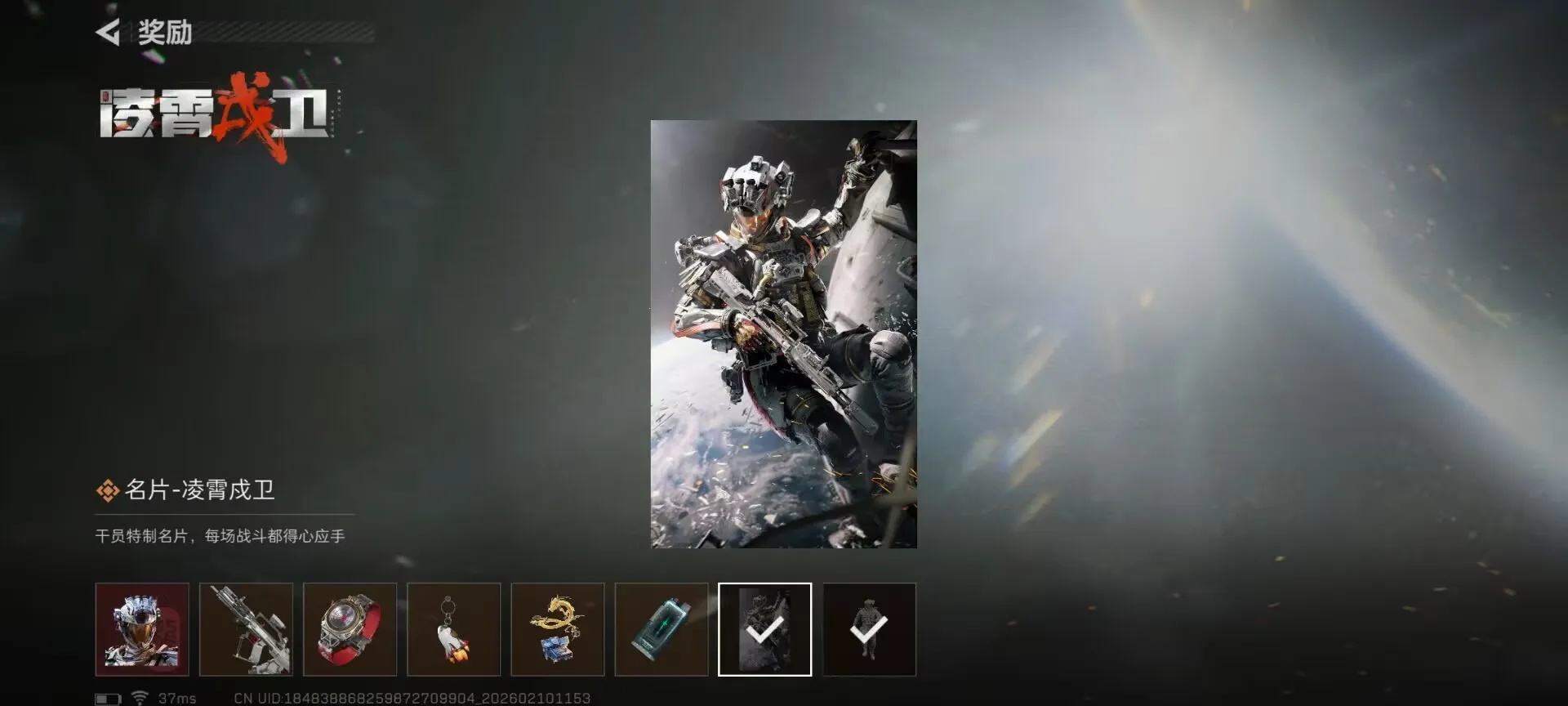This screenshot has height=706, width=1568.
Task: Open the weapon skin reward icon
Action: [247, 629]
